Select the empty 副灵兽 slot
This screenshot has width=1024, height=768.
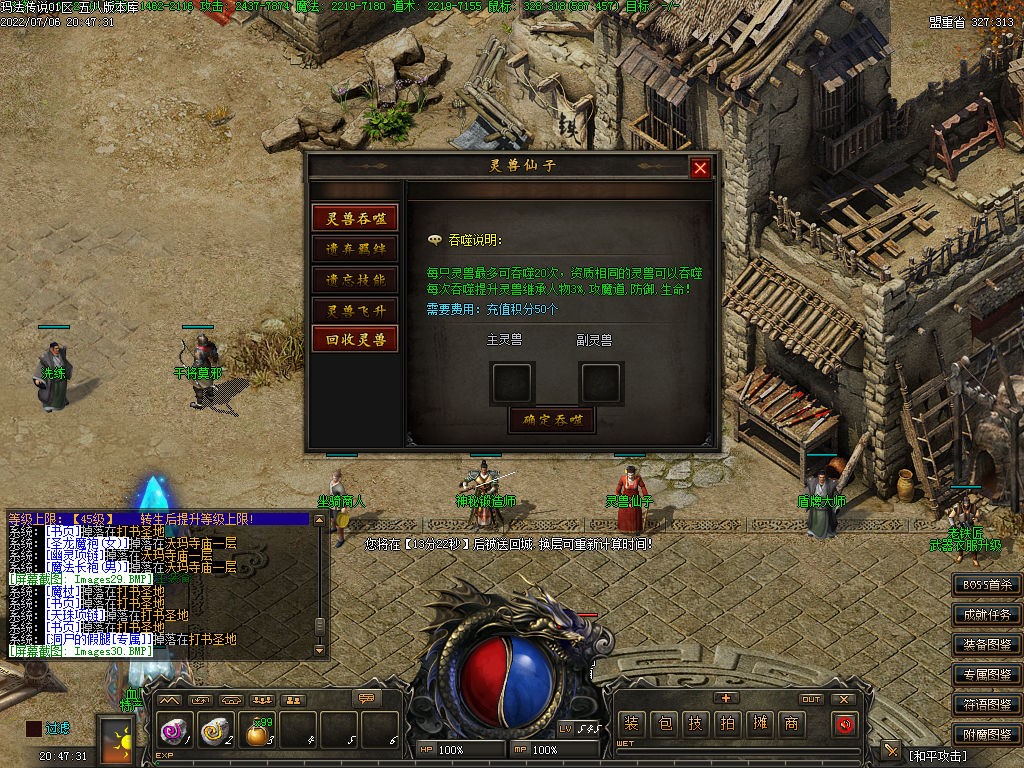tap(601, 382)
